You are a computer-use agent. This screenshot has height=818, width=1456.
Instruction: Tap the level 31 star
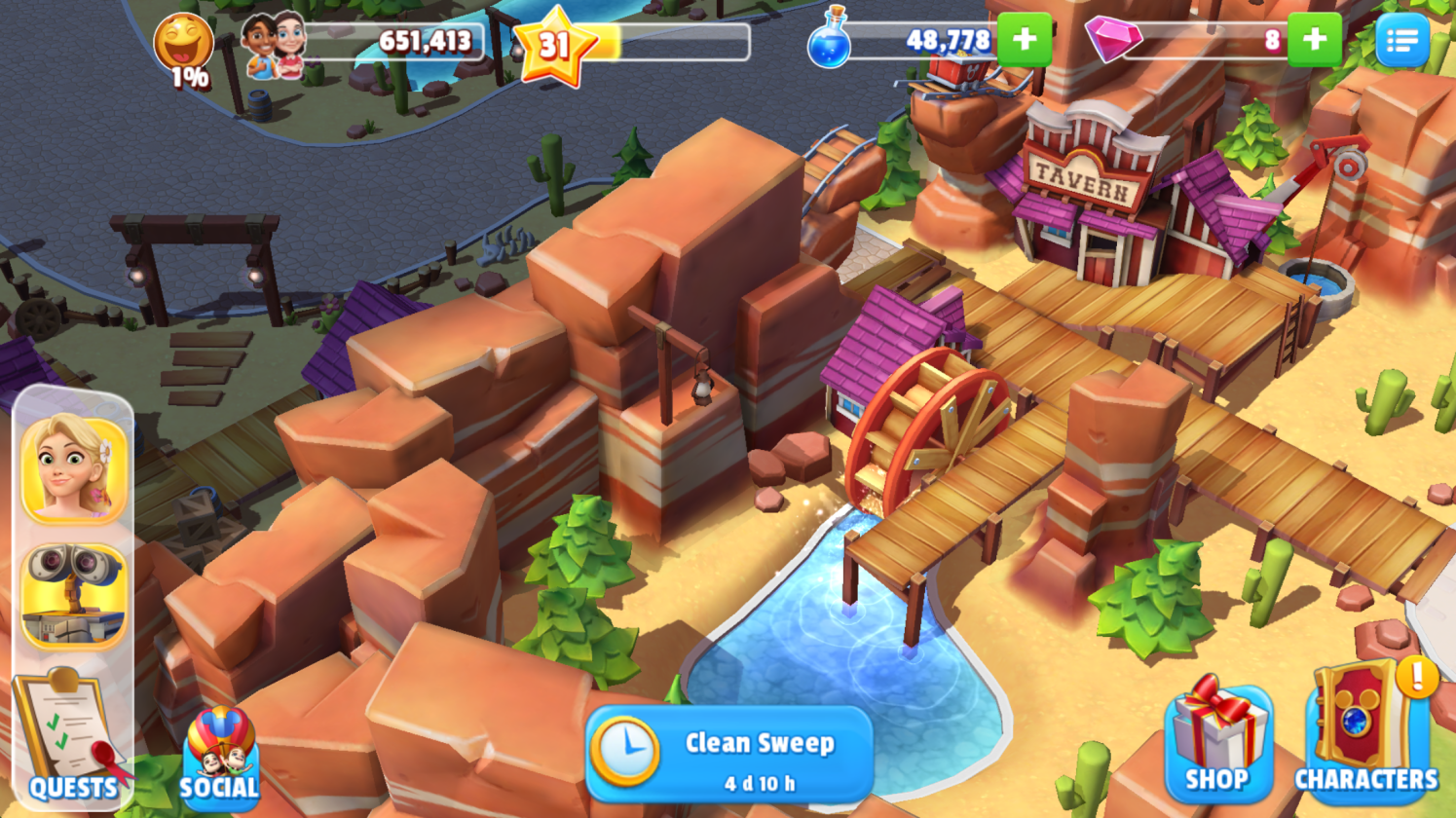[x=554, y=45]
